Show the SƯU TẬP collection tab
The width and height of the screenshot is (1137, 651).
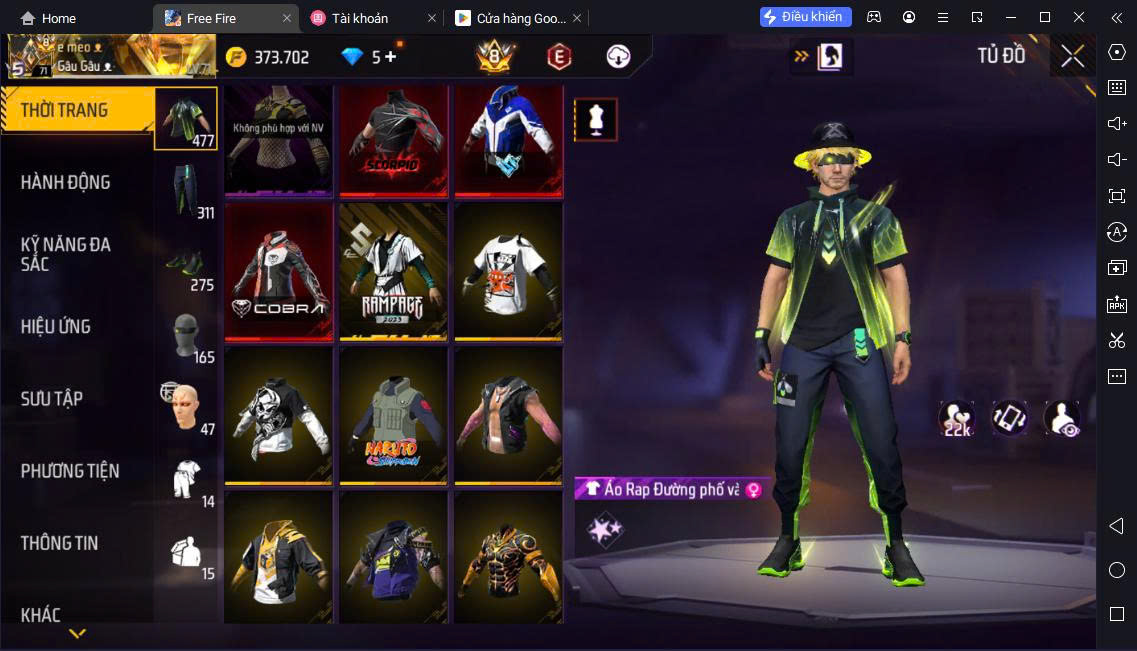52,398
